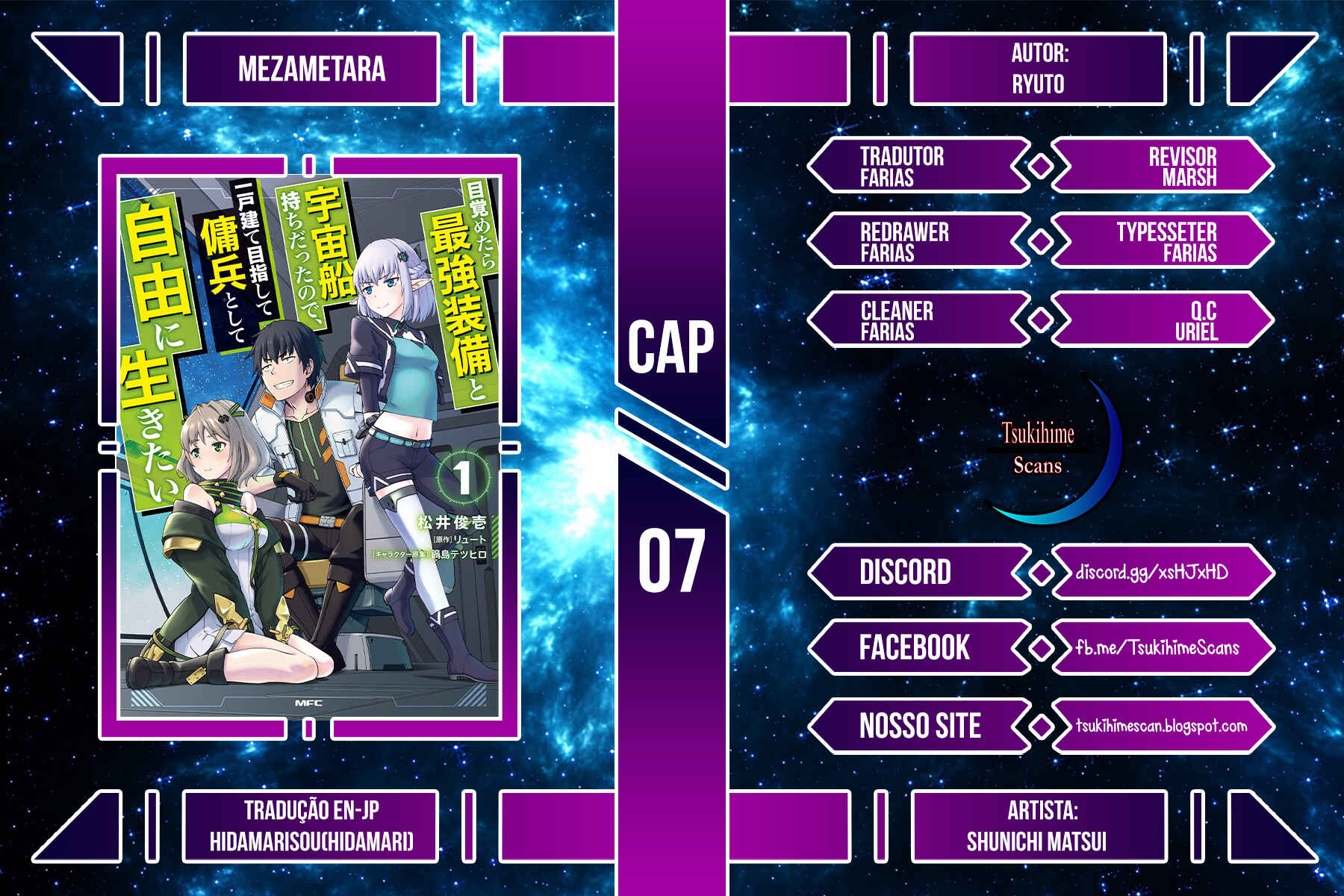Viewport: 1344px width, 896px height.
Task: Click the Tsukihime Scans moon logo
Action: (1051, 450)
